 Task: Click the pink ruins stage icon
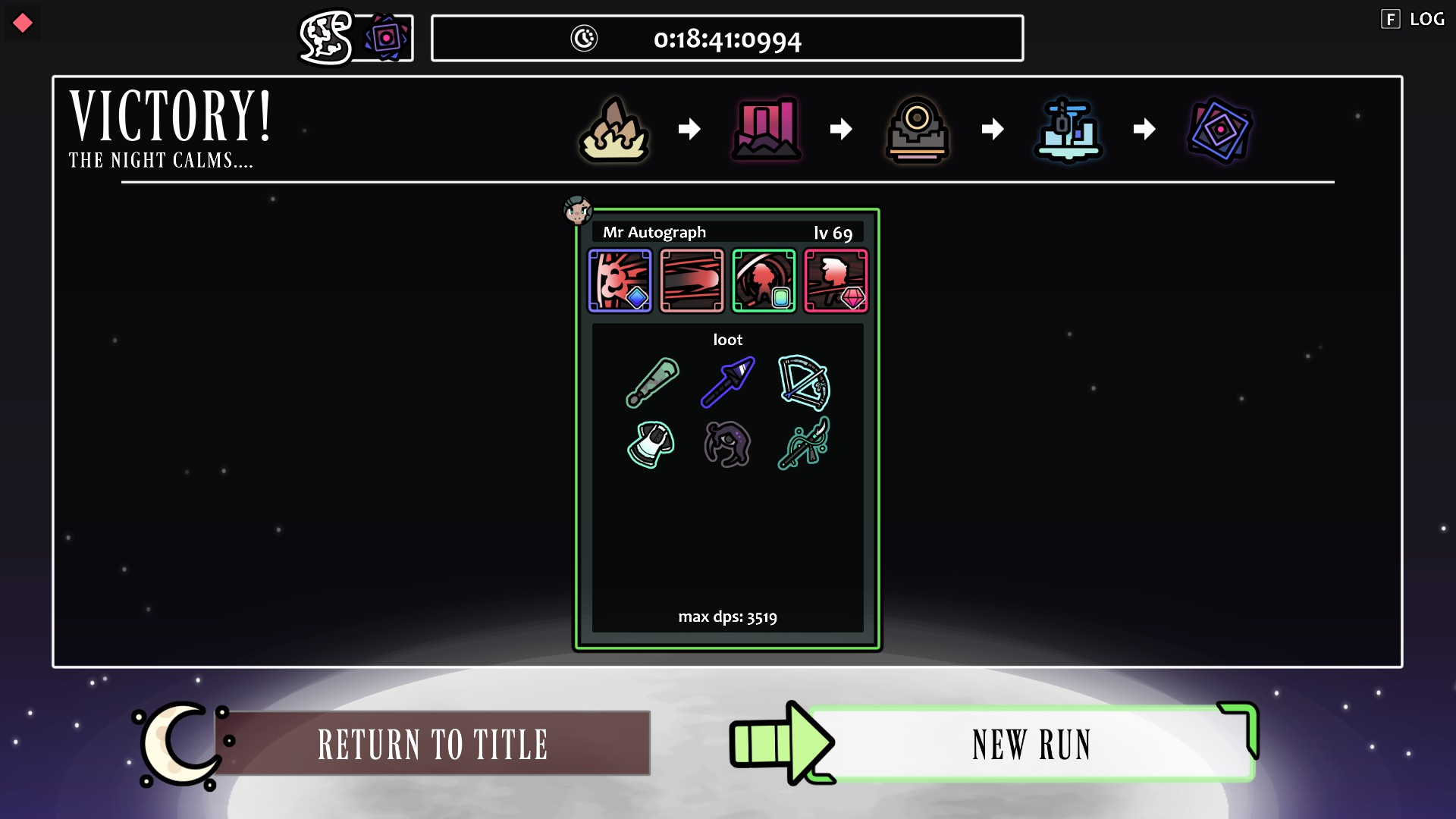click(x=766, y=130)
